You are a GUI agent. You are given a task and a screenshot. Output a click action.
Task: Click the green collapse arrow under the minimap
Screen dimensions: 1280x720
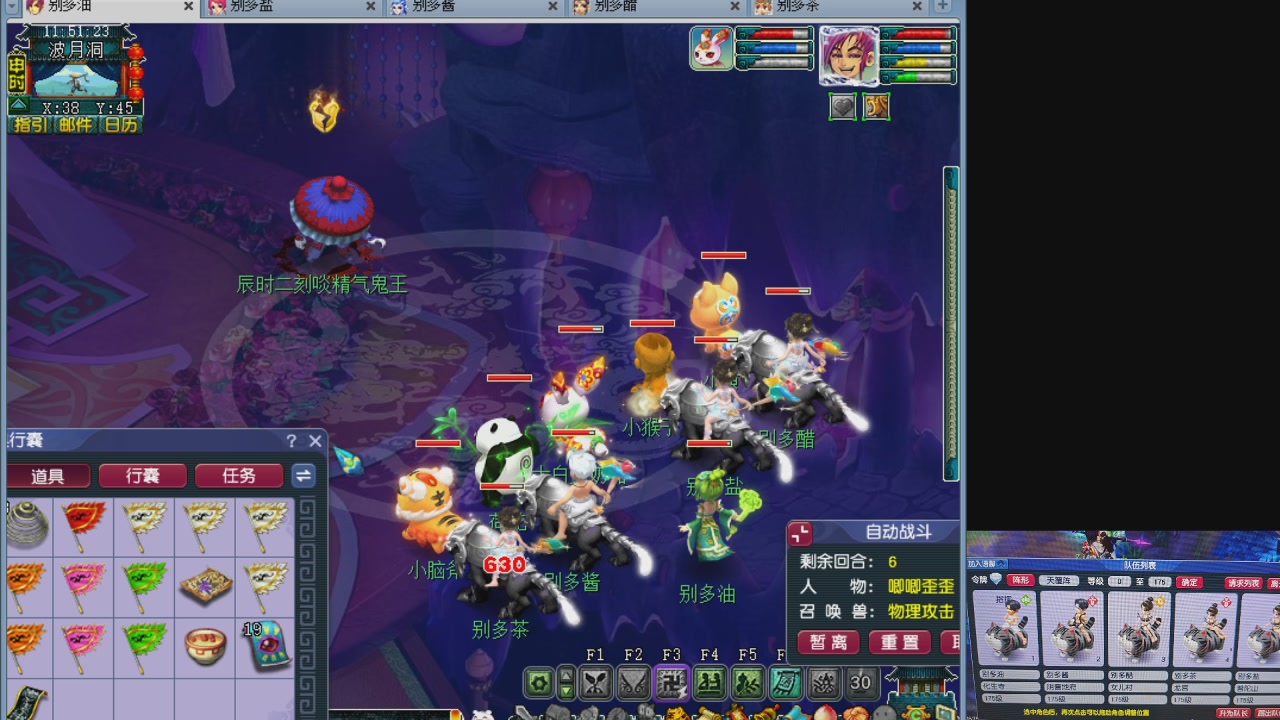pos(18,105)
